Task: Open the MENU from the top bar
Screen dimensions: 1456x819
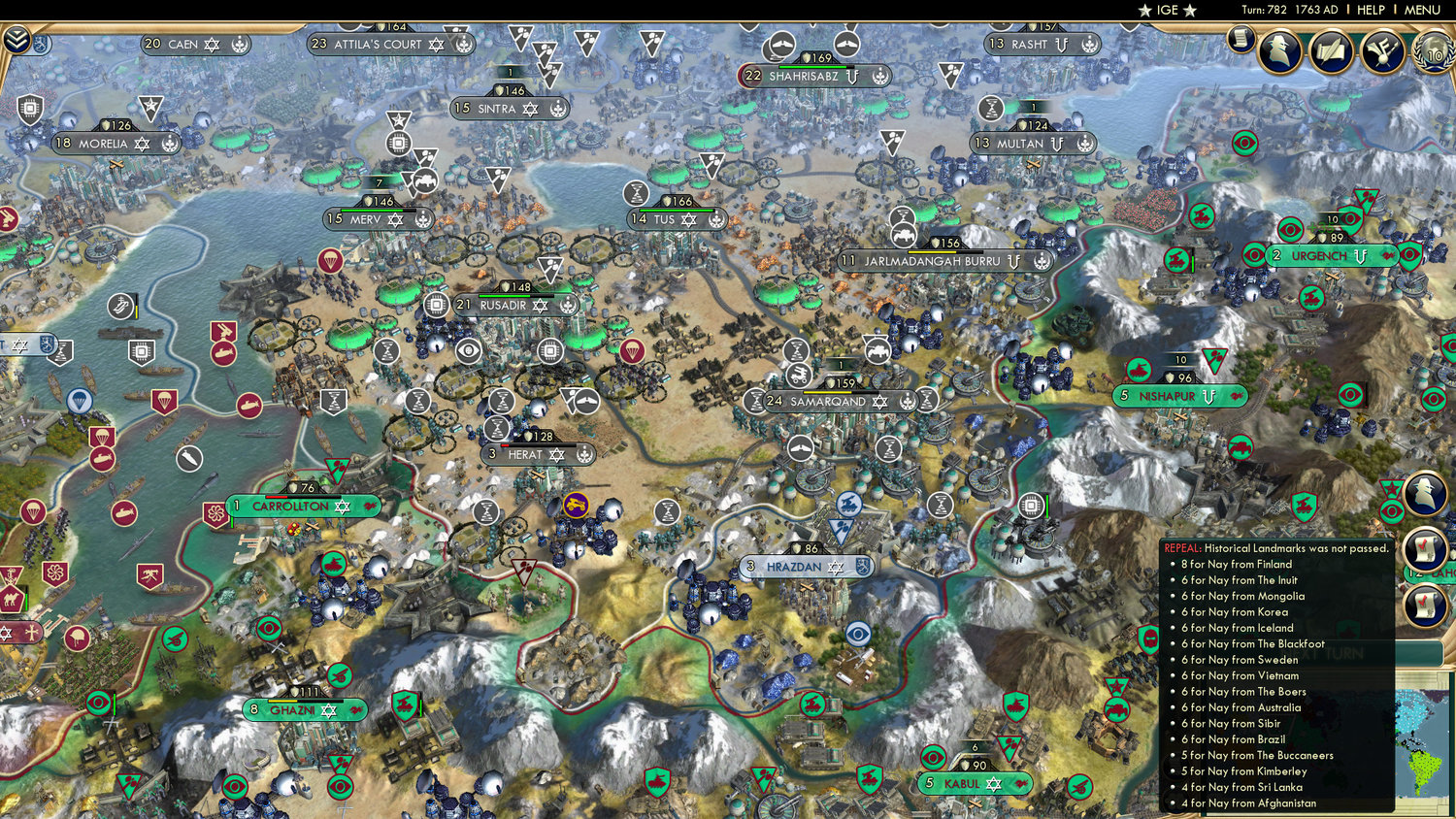Action: click(x=1420, y=10)
